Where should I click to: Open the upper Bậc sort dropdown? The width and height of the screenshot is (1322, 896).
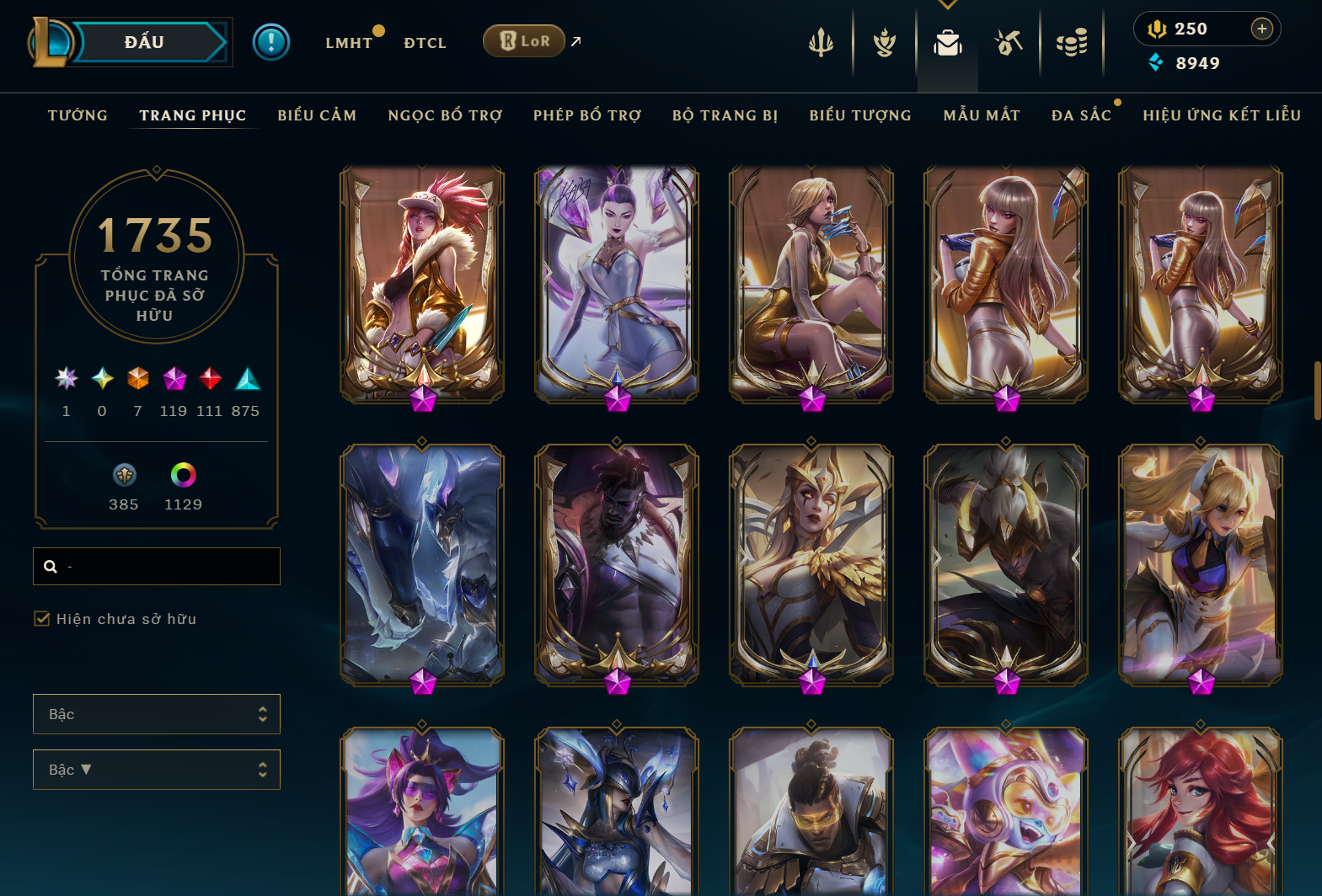point(156,713)
